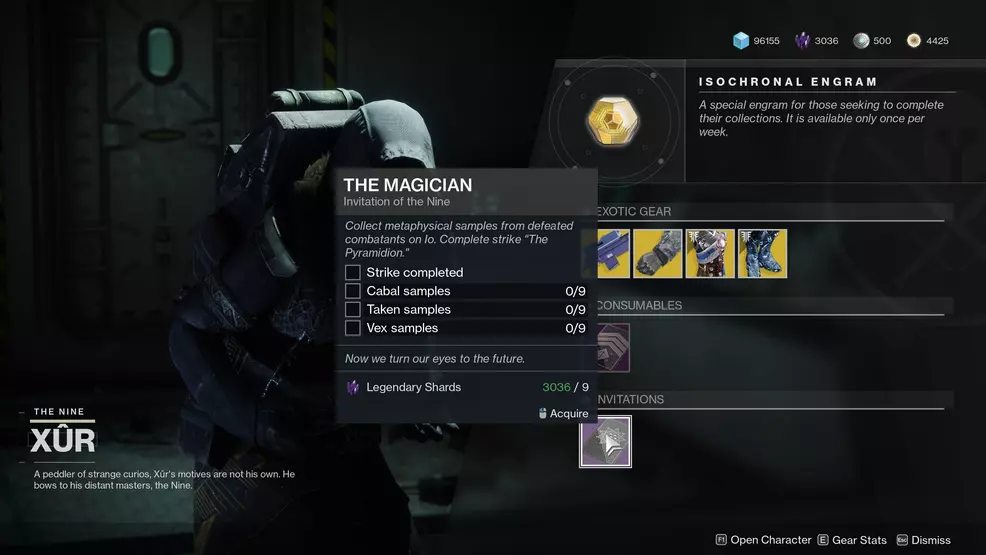Pick the exotic chest armor item
Screen dimensions: 986x555
point(710,254)
